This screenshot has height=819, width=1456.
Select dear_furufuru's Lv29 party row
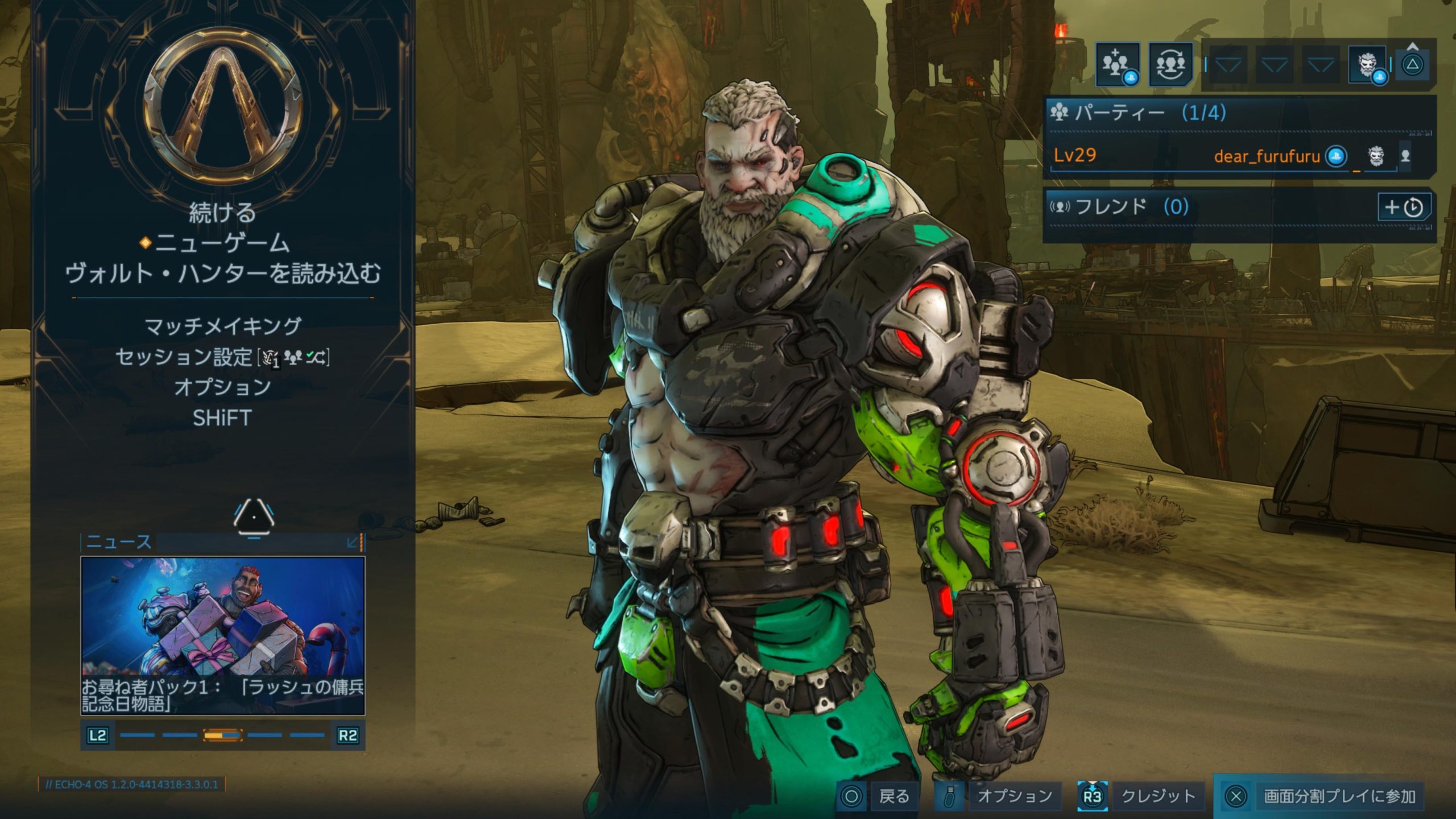click(1223, 155)
